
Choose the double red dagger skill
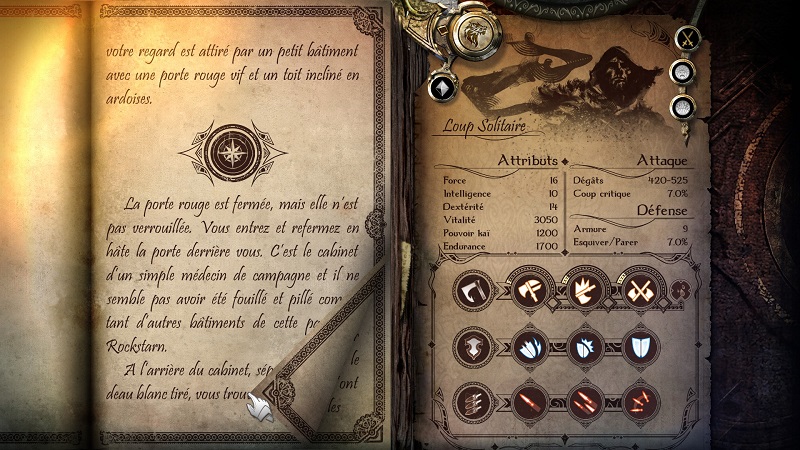582,403
